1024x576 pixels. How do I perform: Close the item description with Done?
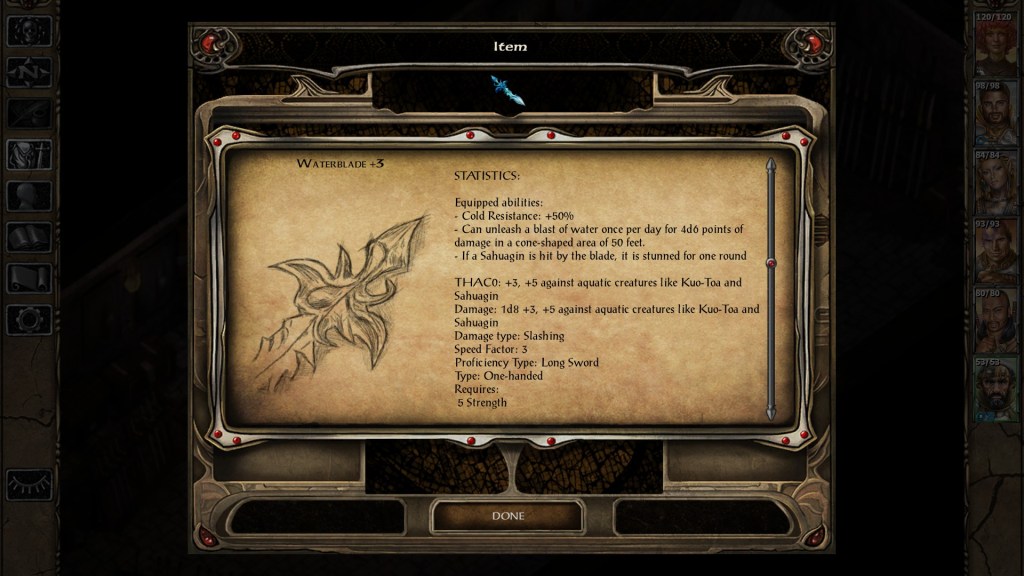507,516
